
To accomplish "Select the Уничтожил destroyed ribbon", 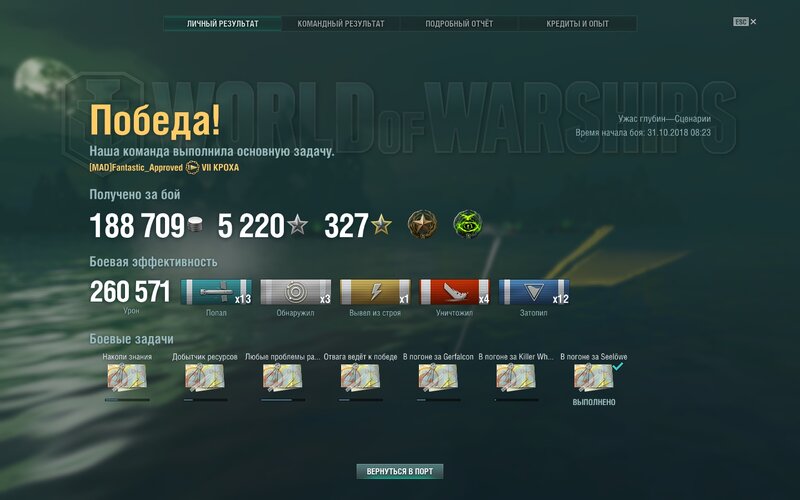I will (x=454, y=292).
